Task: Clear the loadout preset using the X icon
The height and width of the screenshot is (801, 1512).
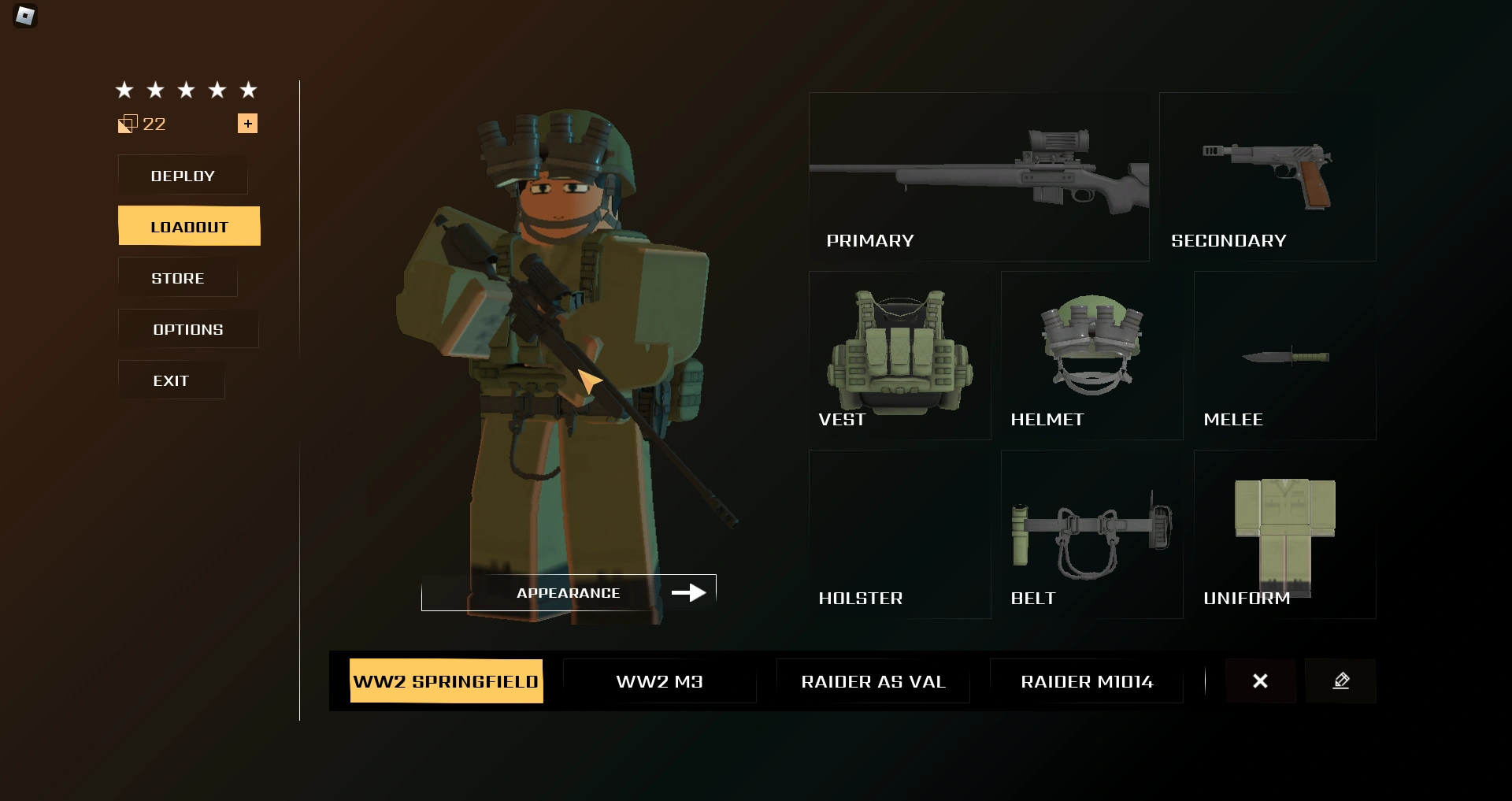Action: coord(1261,681)
